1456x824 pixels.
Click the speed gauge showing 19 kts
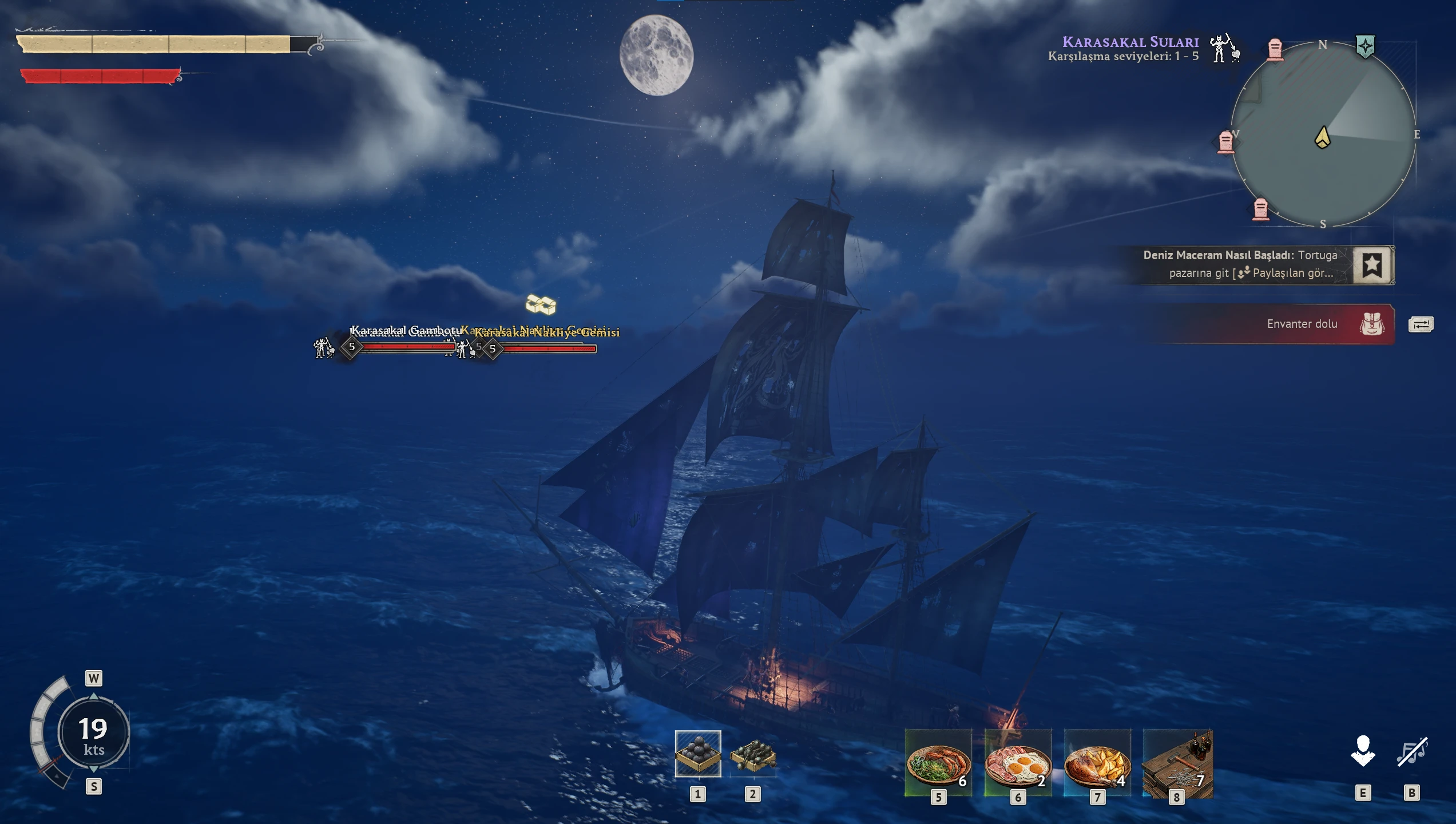93,733
